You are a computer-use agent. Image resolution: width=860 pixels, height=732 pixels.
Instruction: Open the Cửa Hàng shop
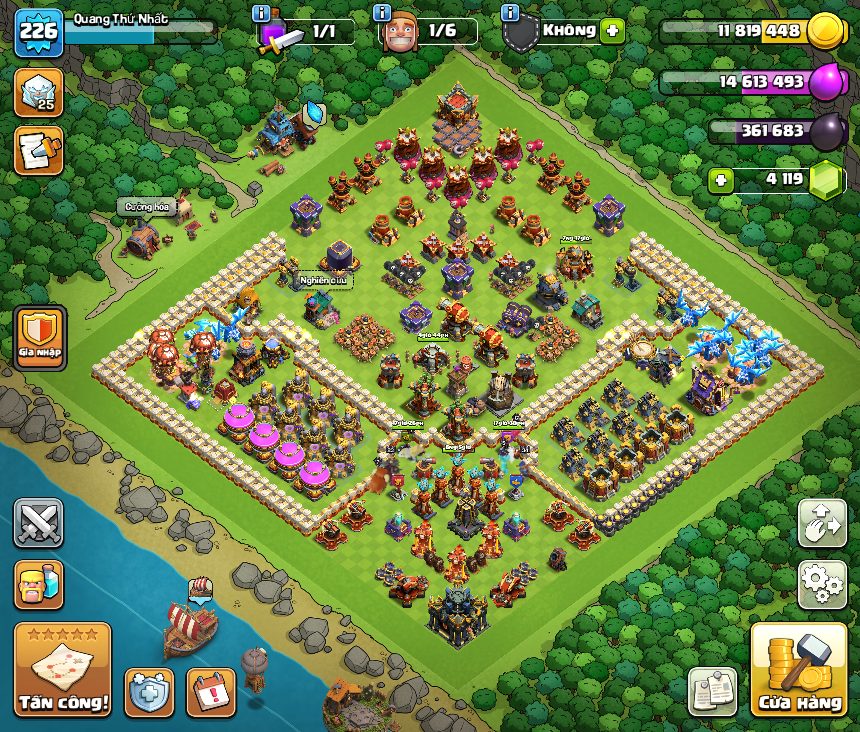[x=798, y=669]
